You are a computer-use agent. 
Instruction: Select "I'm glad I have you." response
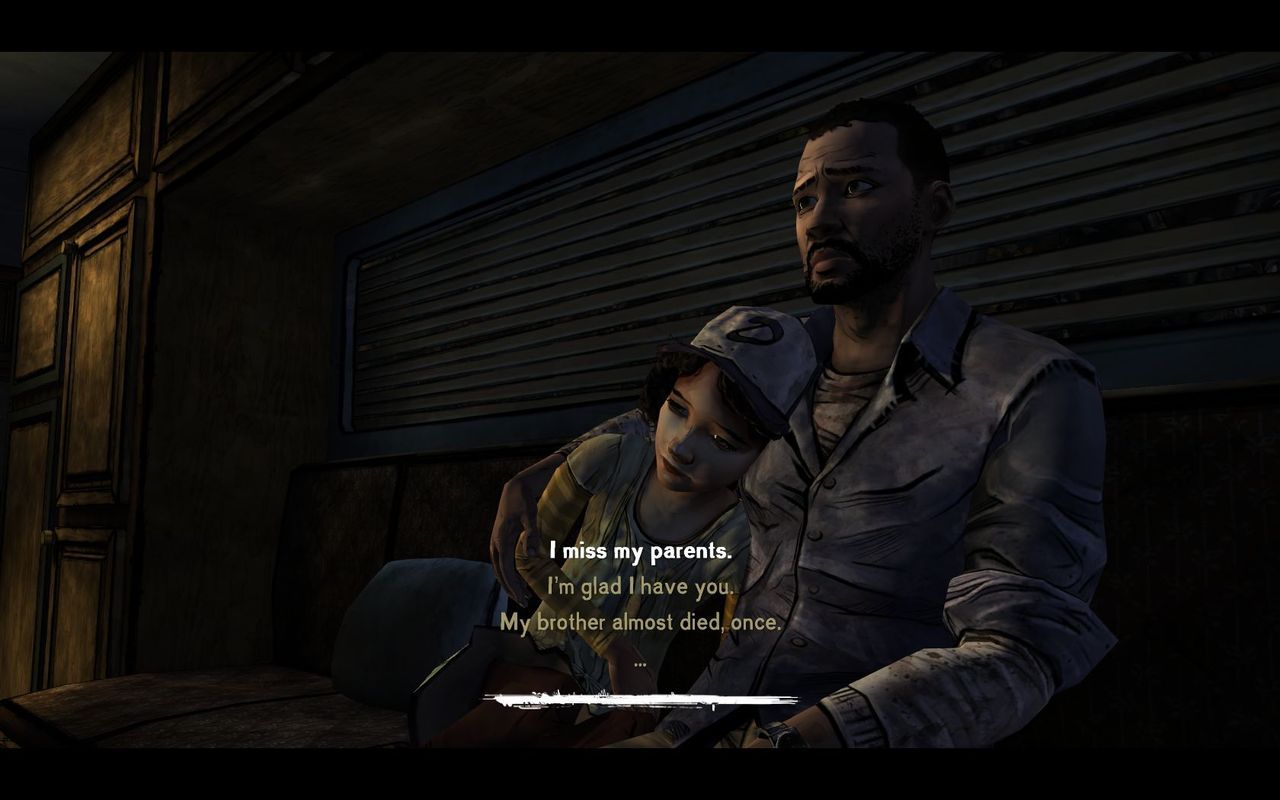click(640, 587)
